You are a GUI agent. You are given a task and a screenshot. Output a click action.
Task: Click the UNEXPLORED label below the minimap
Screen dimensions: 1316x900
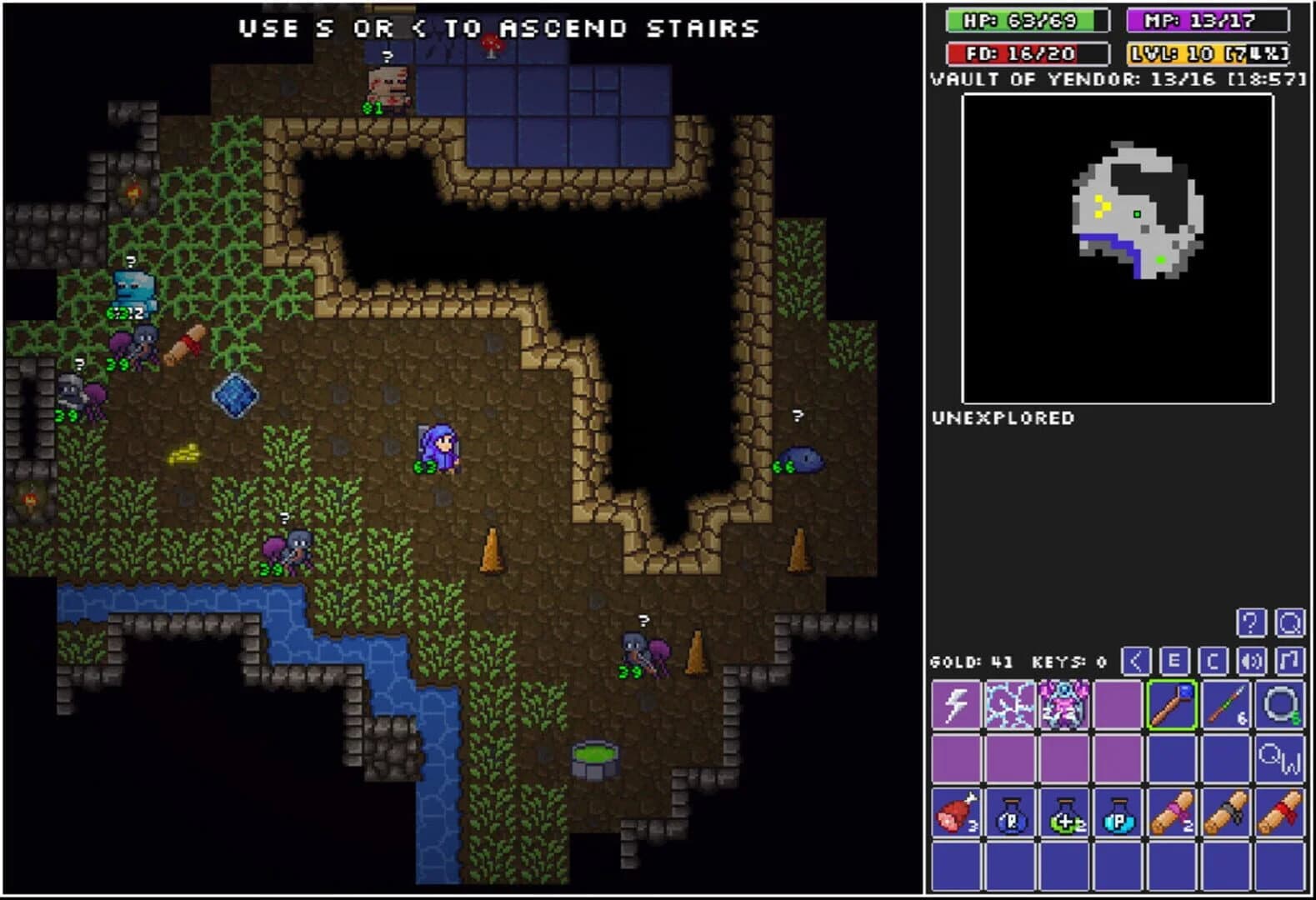click(1003, 417)
